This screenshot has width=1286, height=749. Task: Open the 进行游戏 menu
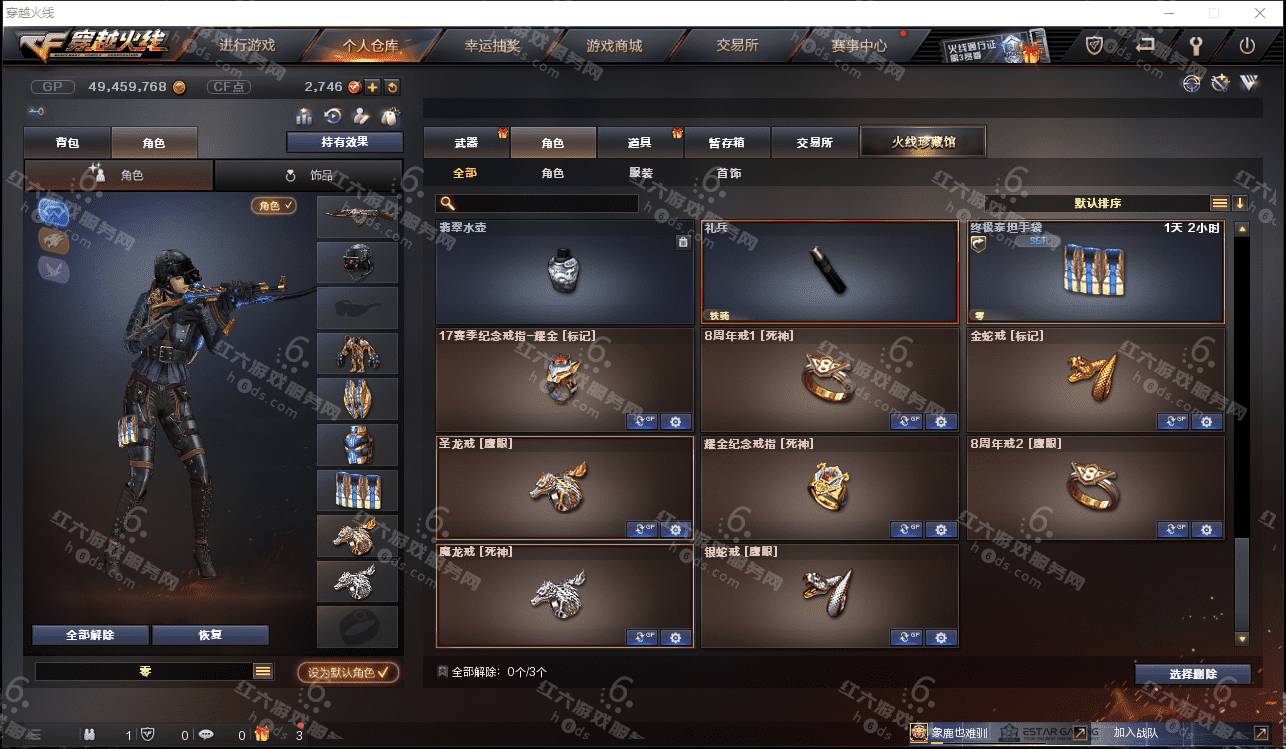tap(246, 46)
